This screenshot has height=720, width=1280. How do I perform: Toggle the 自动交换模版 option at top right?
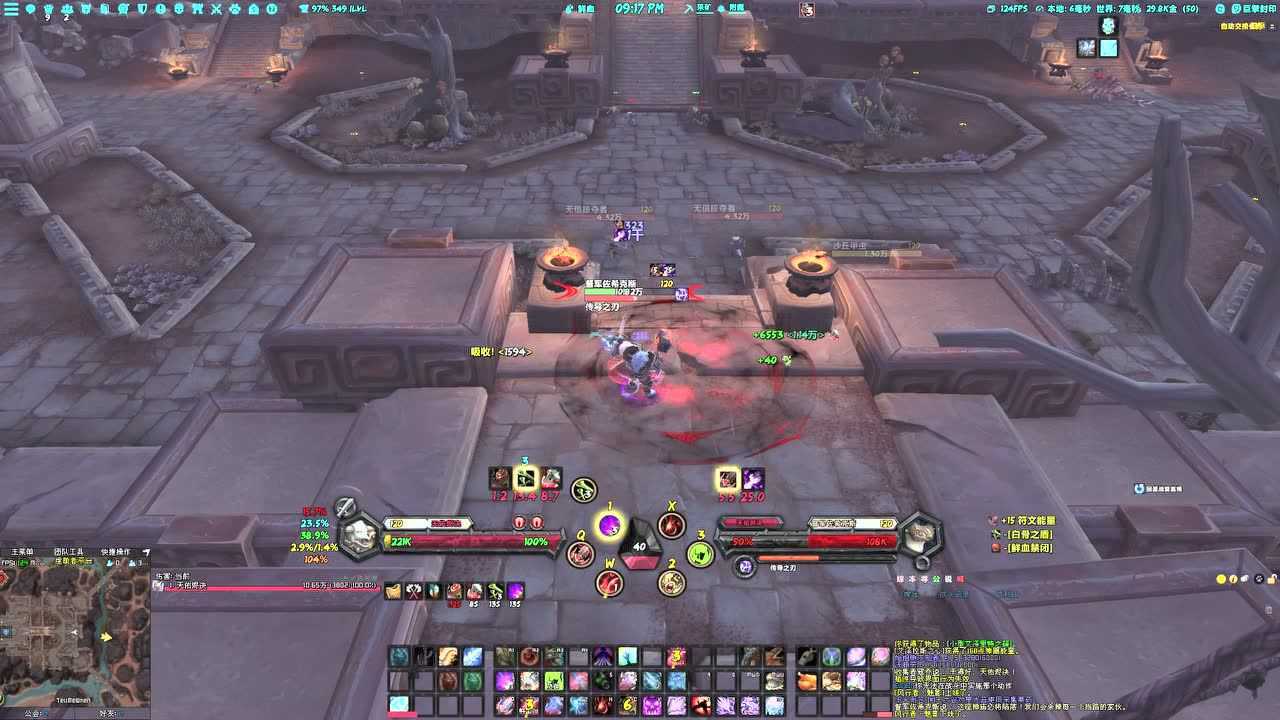pos(1240,27)
